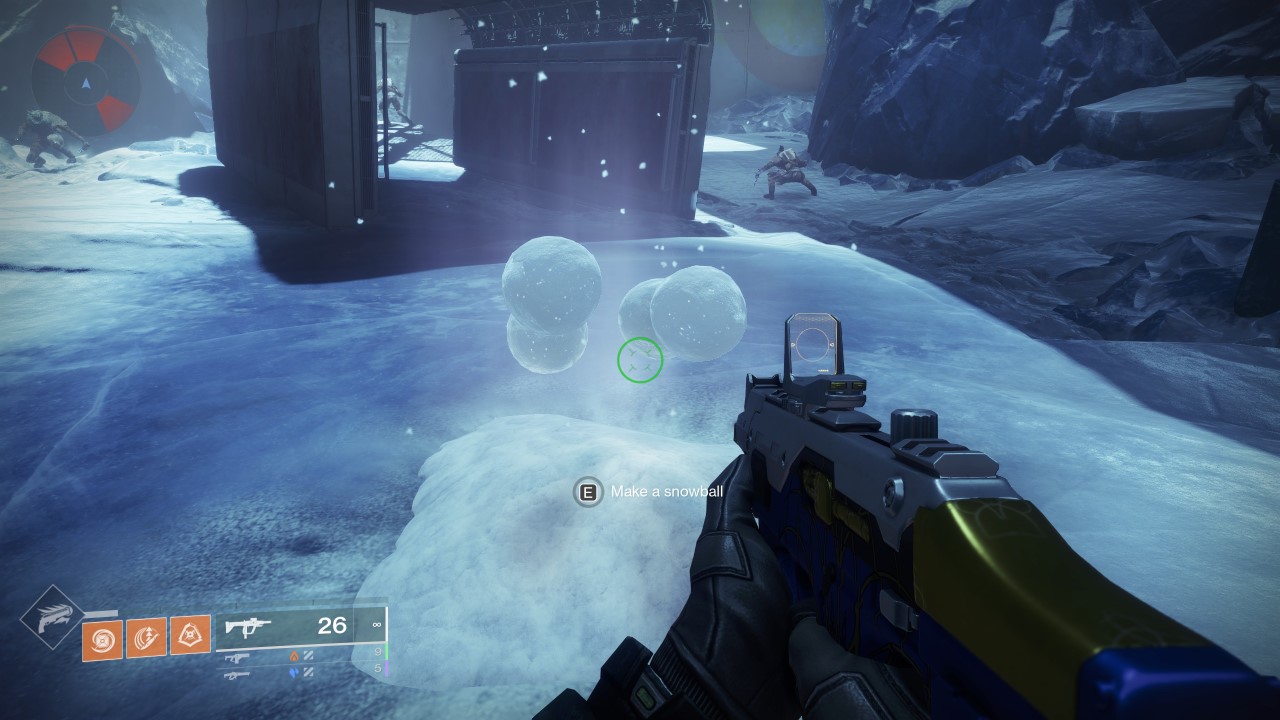Viewport: 1280px width, 720px height.
Task: Click the green special ammo bar
Action: (387, 652)
